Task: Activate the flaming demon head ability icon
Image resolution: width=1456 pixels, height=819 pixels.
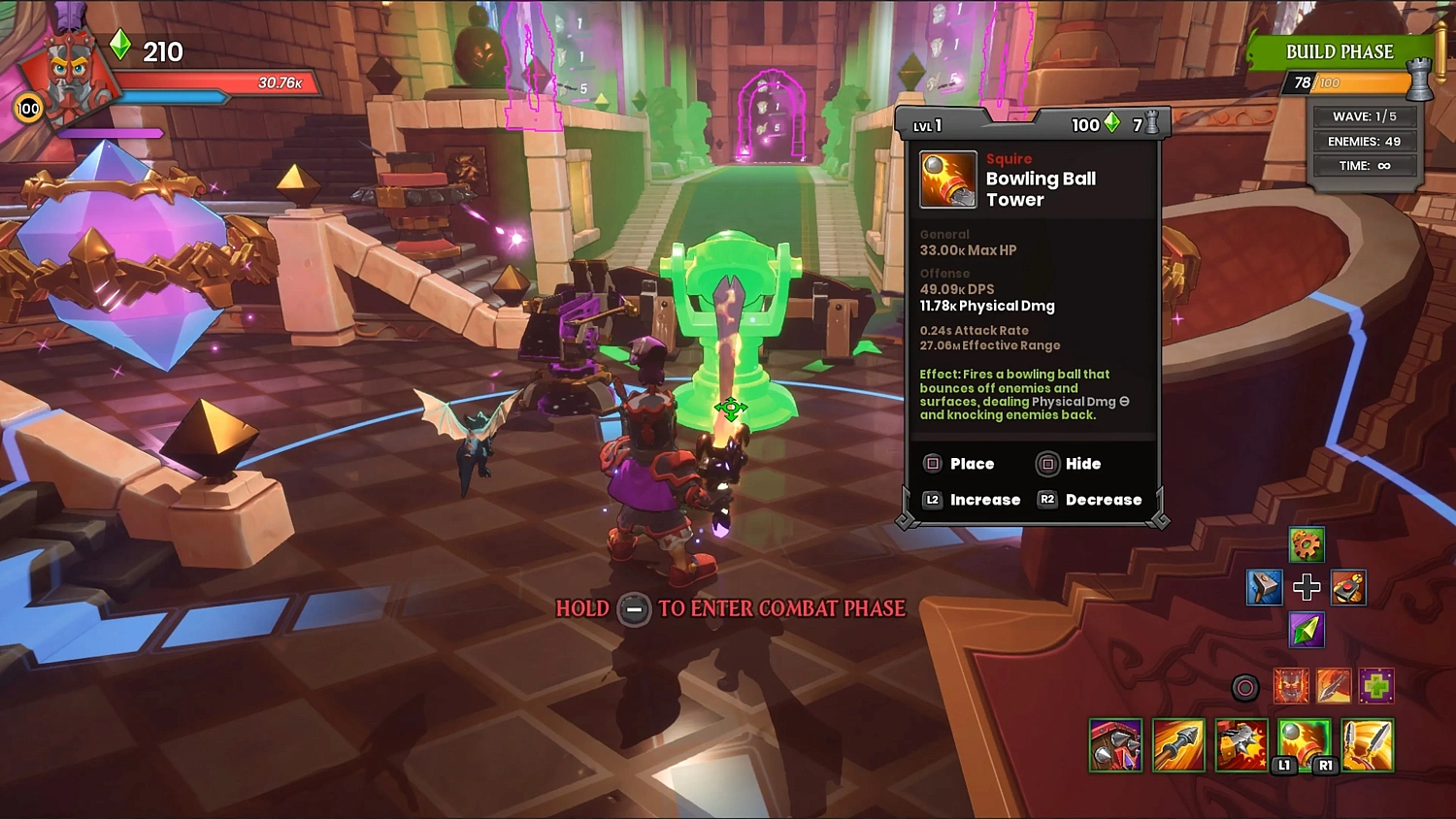Action: point(1291,685)
